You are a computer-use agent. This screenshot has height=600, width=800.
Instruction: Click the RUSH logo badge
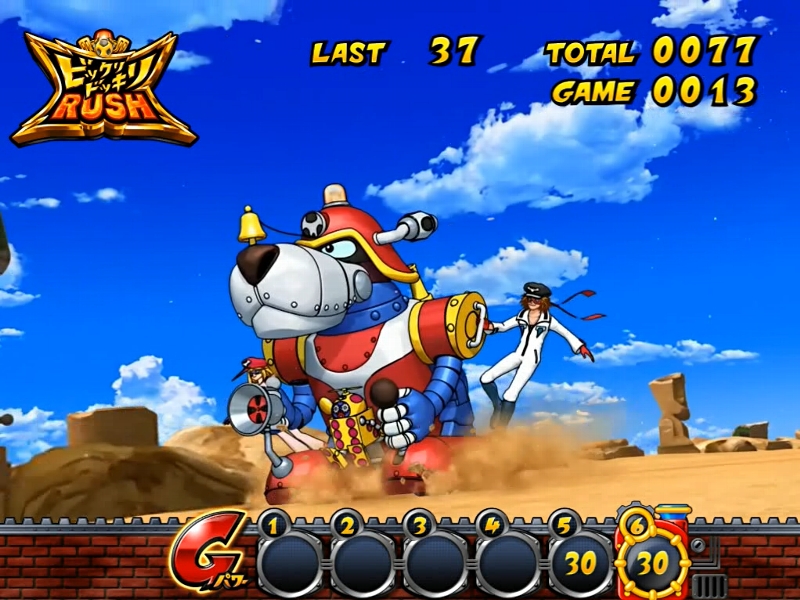pyautogui.click(x=103, y=88)
